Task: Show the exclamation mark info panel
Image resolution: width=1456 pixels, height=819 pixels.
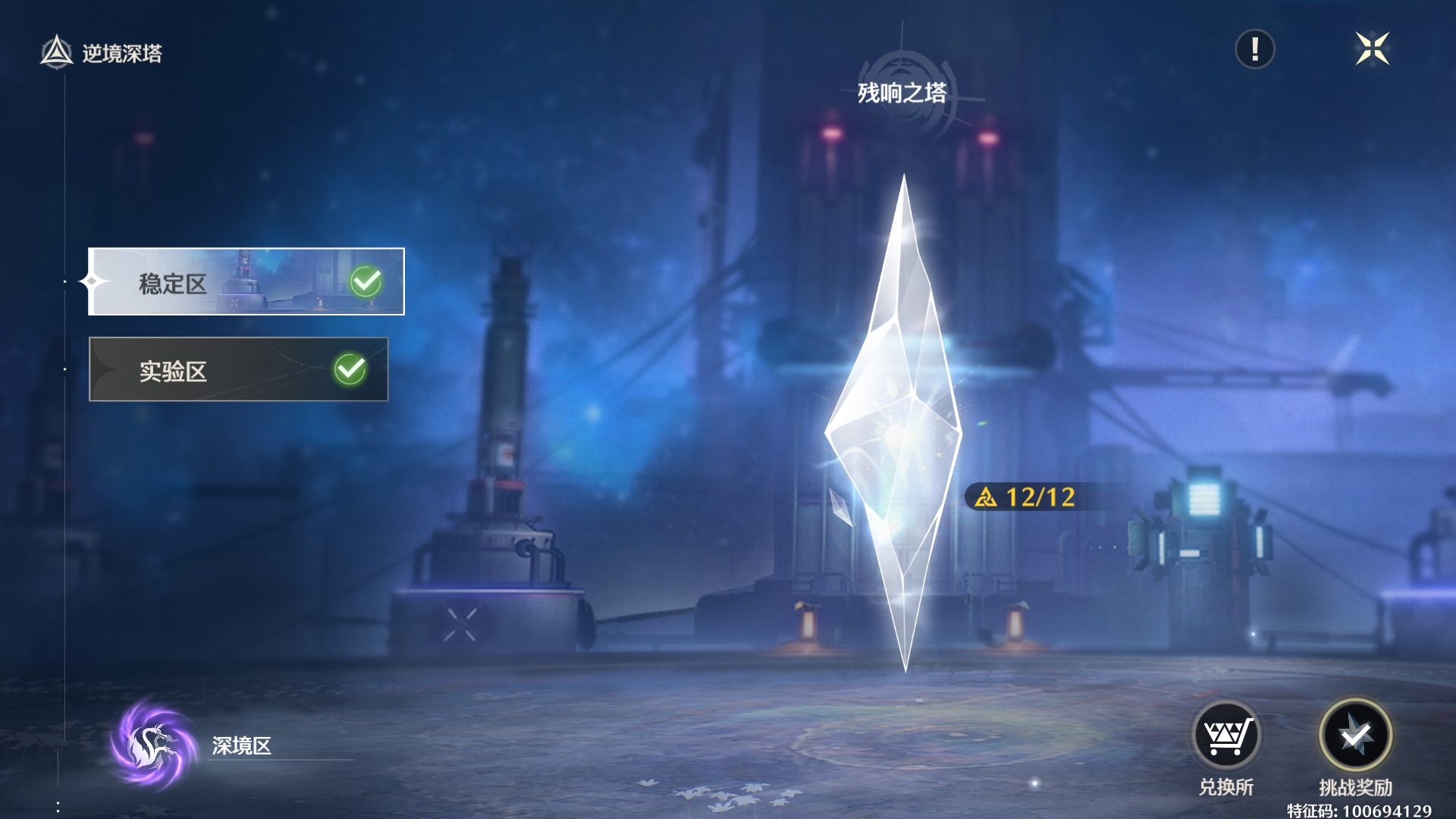Action: (1254, 50)
